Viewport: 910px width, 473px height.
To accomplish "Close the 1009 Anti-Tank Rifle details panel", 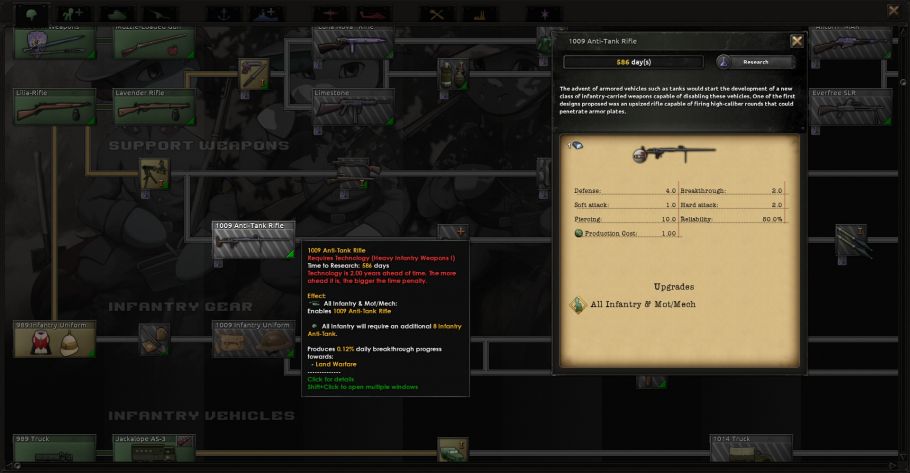I will point(796,41).
